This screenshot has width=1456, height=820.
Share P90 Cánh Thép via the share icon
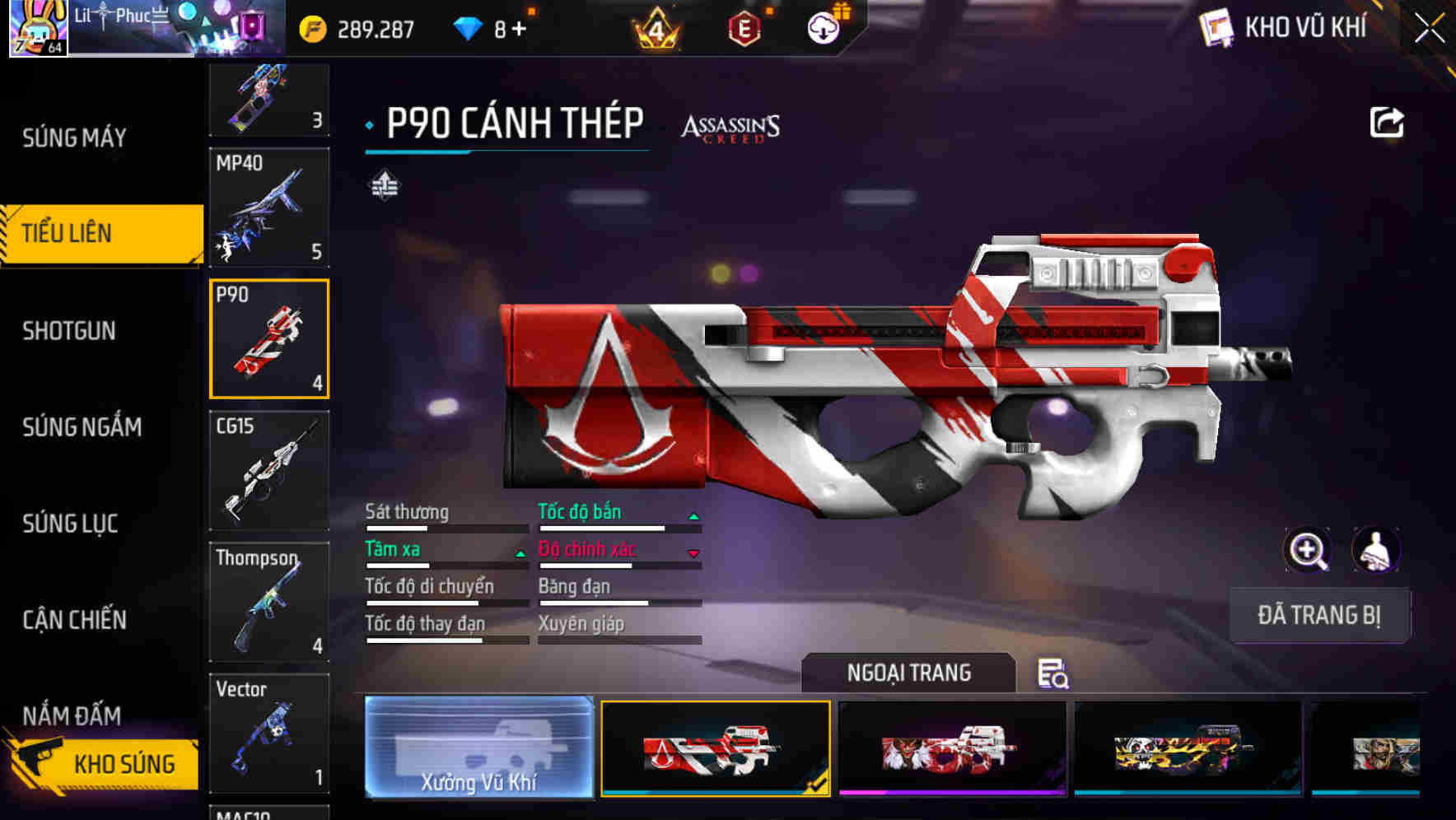(x=1387, y=121)
